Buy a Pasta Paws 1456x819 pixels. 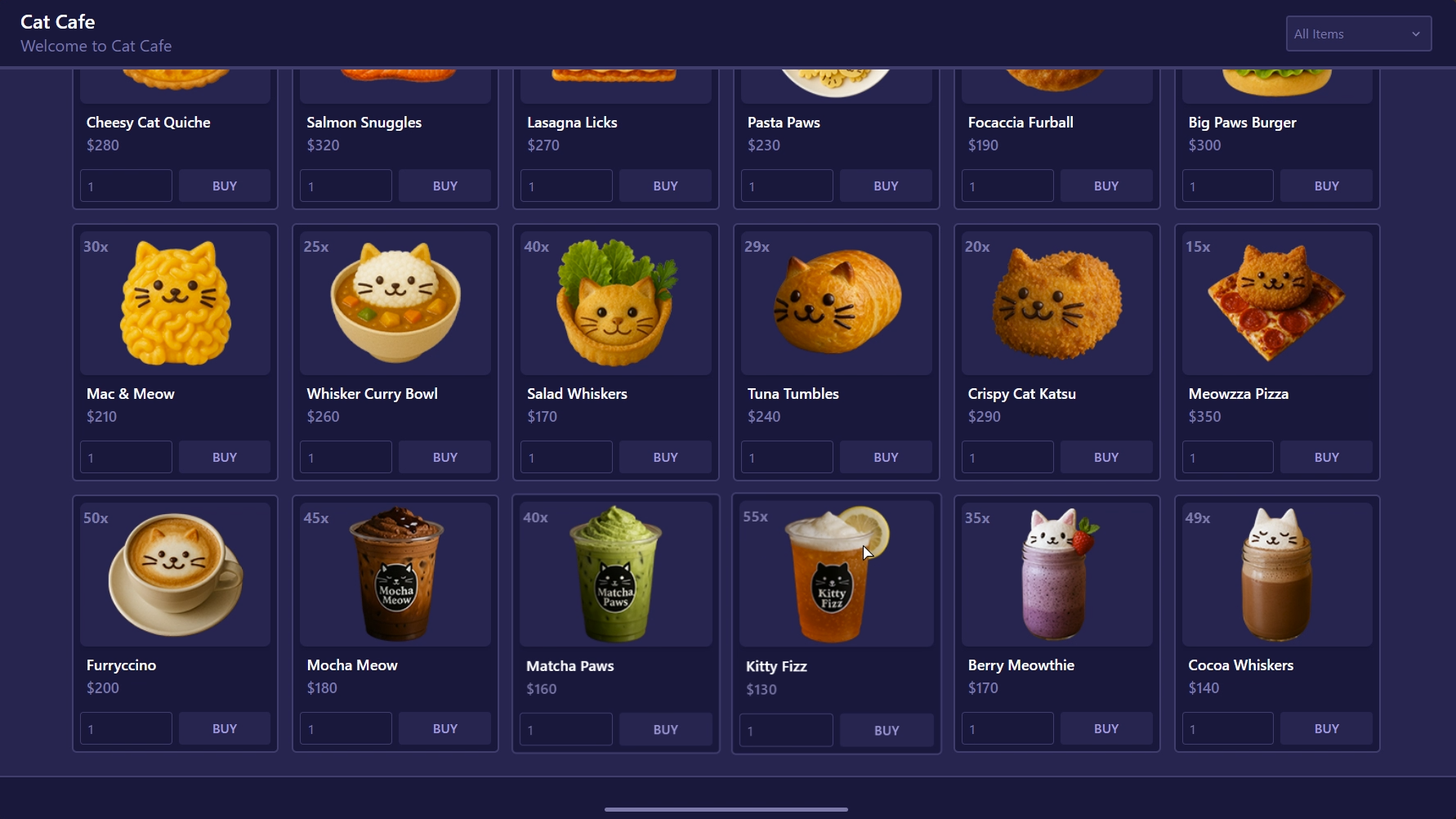pos(886,186)
